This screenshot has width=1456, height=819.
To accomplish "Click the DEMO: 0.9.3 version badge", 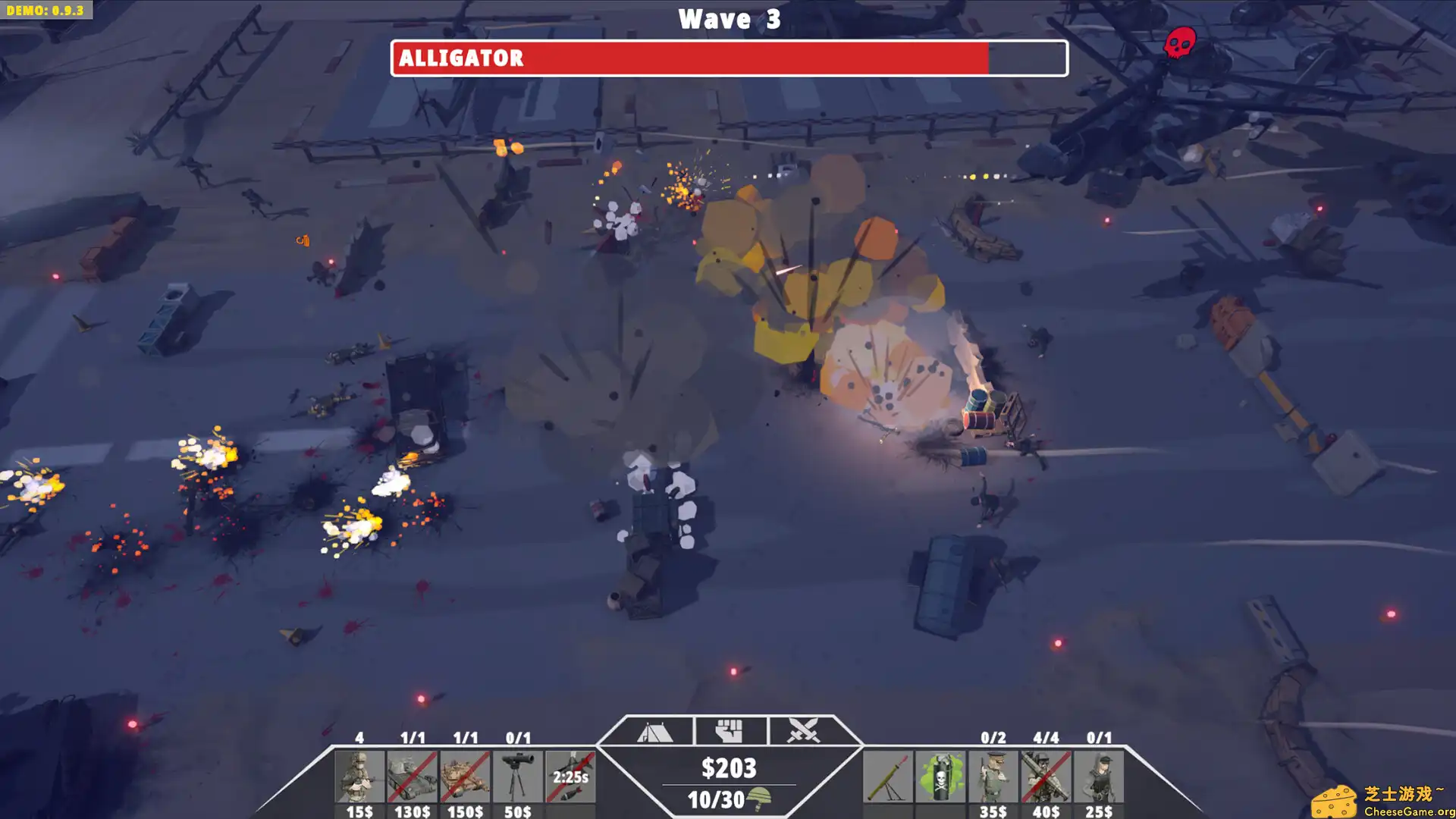I will [x=47, y=11].
